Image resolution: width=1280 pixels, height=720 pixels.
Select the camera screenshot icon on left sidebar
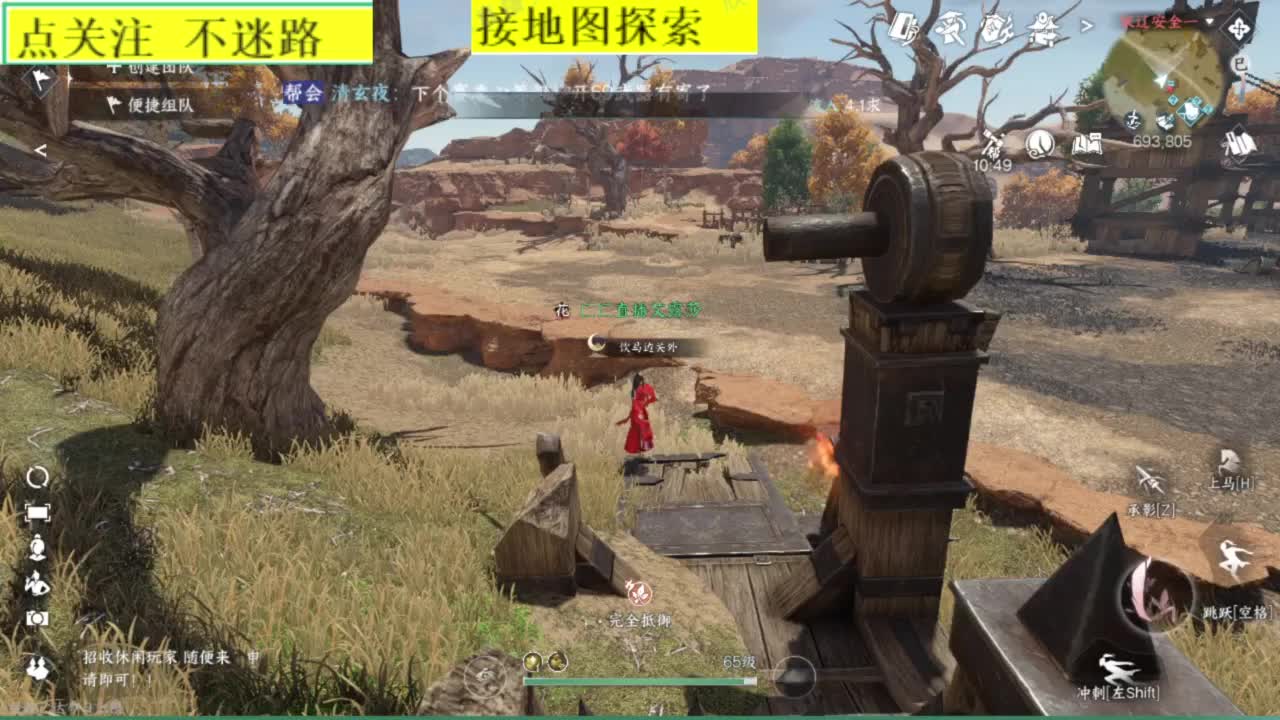coord(38,619)
